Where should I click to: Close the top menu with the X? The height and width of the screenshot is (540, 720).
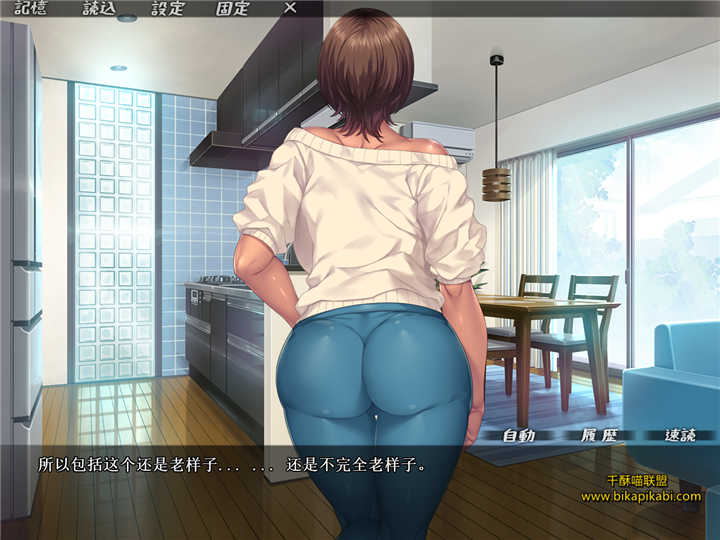[290, 7]
